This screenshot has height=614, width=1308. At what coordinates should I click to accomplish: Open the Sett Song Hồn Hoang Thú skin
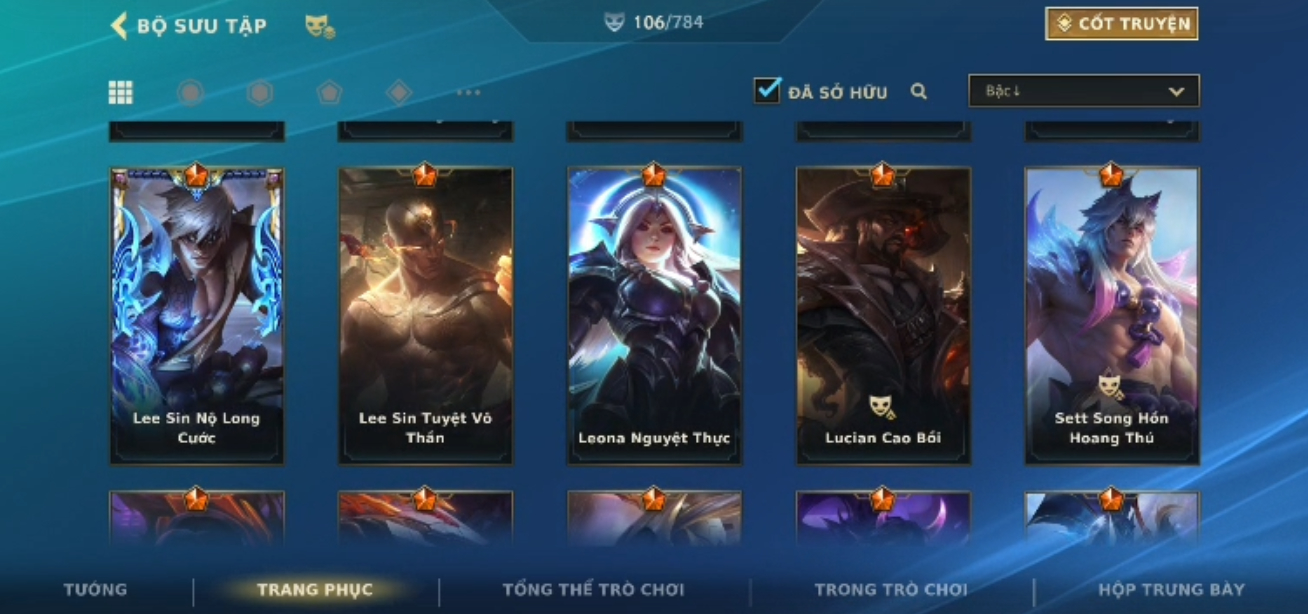[1111, 315]
